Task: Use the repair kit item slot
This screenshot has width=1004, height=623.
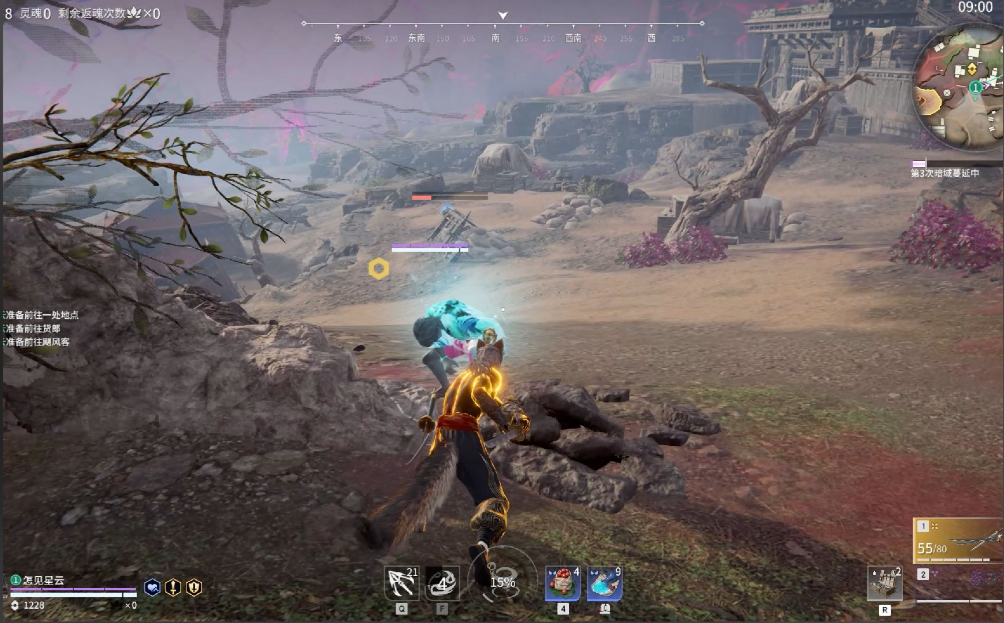Action: (x=884, y=583)
